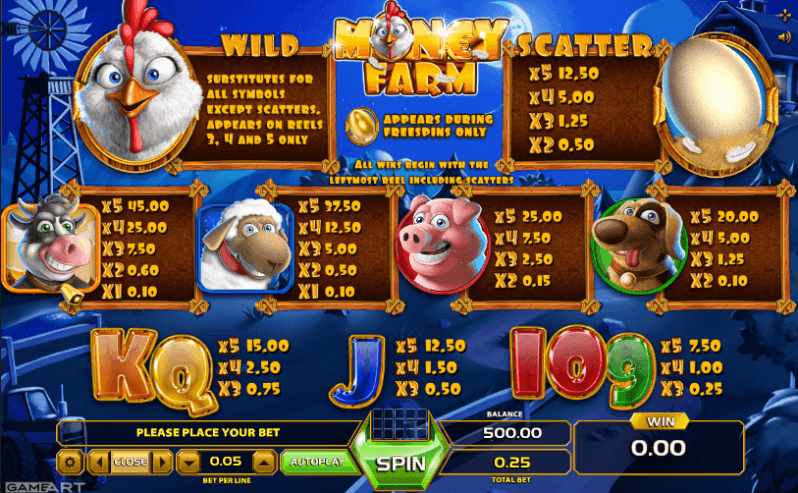Go to the next paytable page
Viewport: 798px width, 493px height.
161,462
